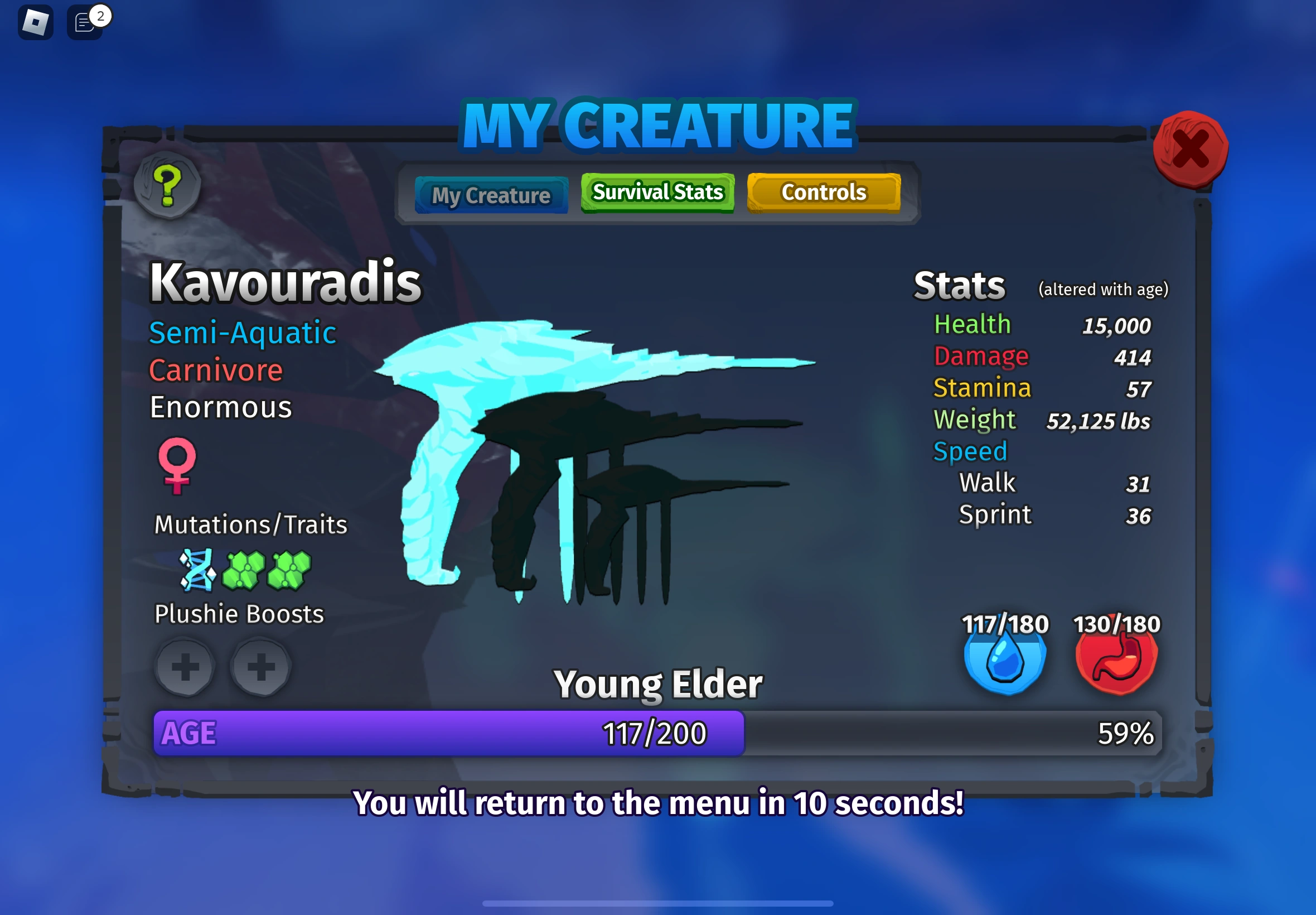Image resolution: width=1316 pixels, height=915 pixels.
Task: Add a plushie boost with second plus button
Action: click(x=259, y=668)
